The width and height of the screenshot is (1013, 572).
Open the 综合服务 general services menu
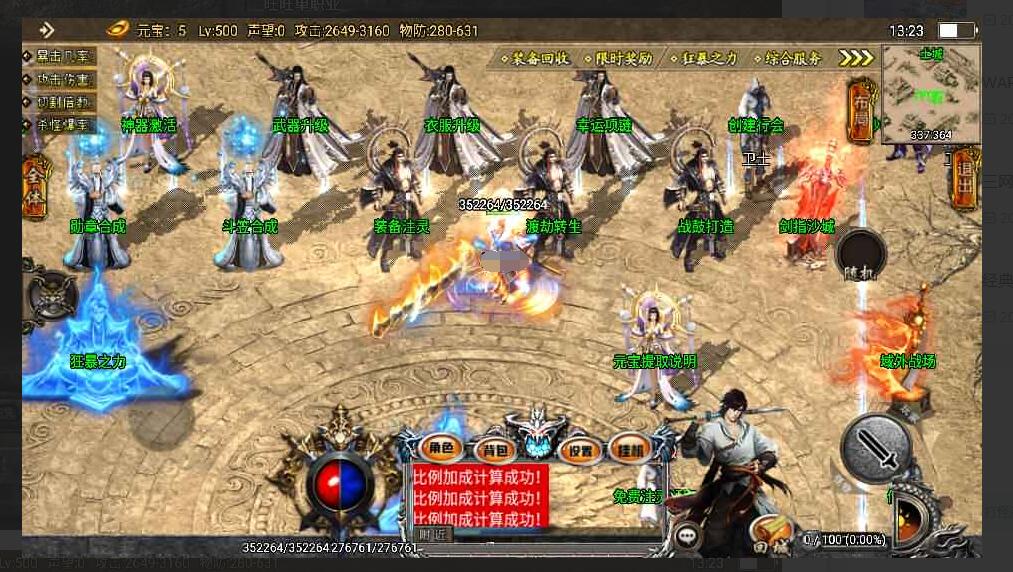(x=788, y=58)
